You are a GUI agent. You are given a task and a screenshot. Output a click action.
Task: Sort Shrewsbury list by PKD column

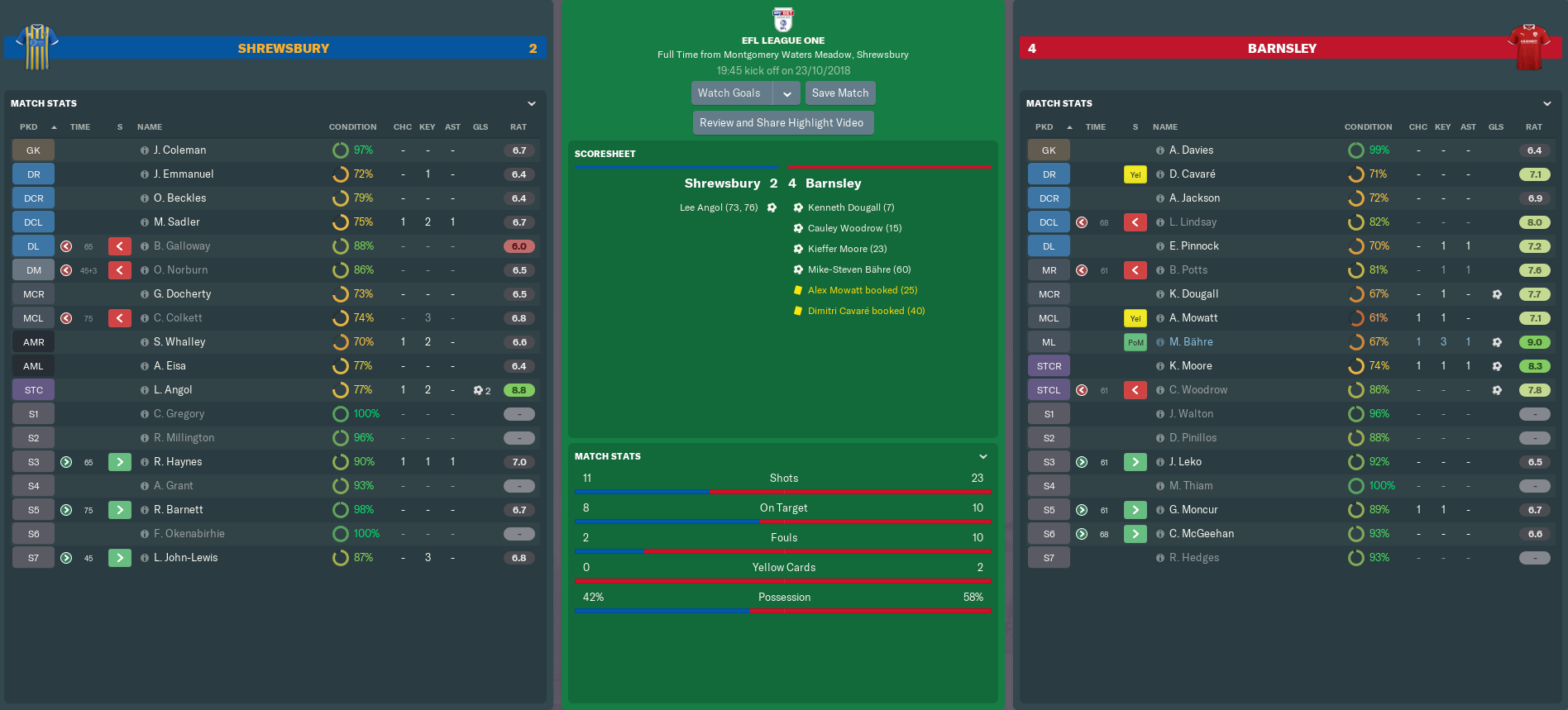point(29,127)
